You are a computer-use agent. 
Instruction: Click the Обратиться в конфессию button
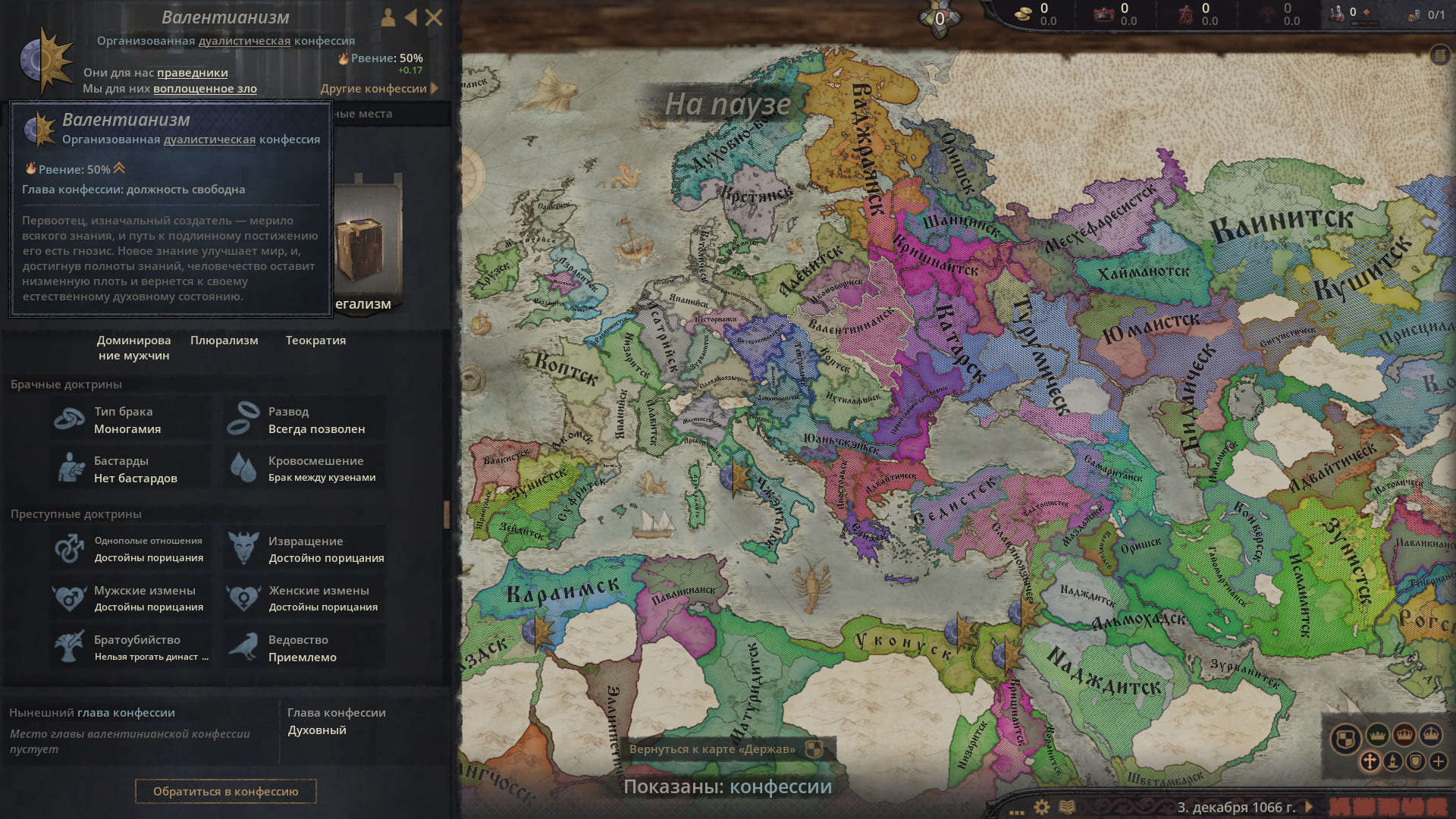[x=225, y=791]
